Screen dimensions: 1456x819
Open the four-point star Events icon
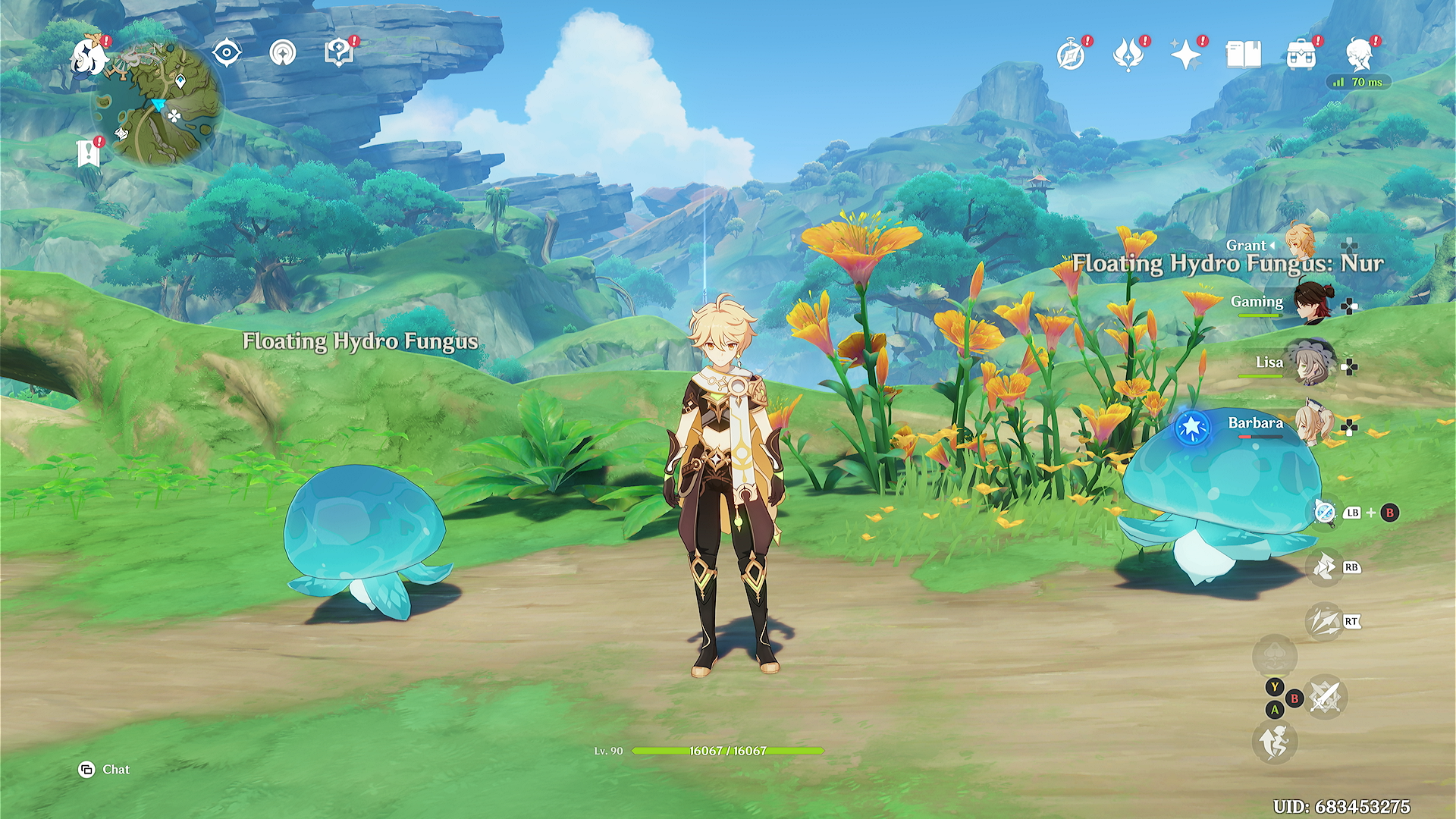[1186, 55]
